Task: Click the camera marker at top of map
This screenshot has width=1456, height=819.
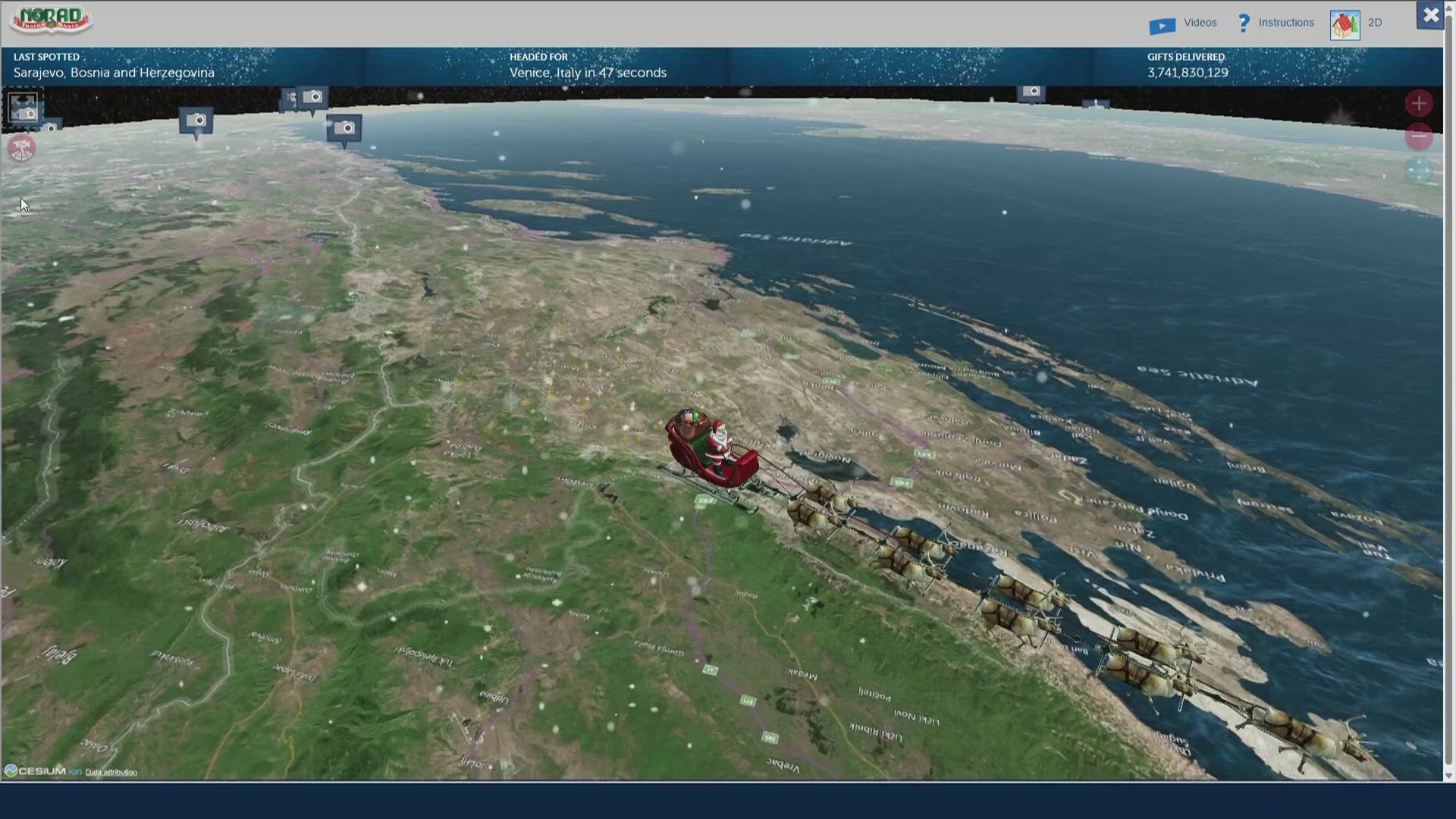Action: point(313,97)
